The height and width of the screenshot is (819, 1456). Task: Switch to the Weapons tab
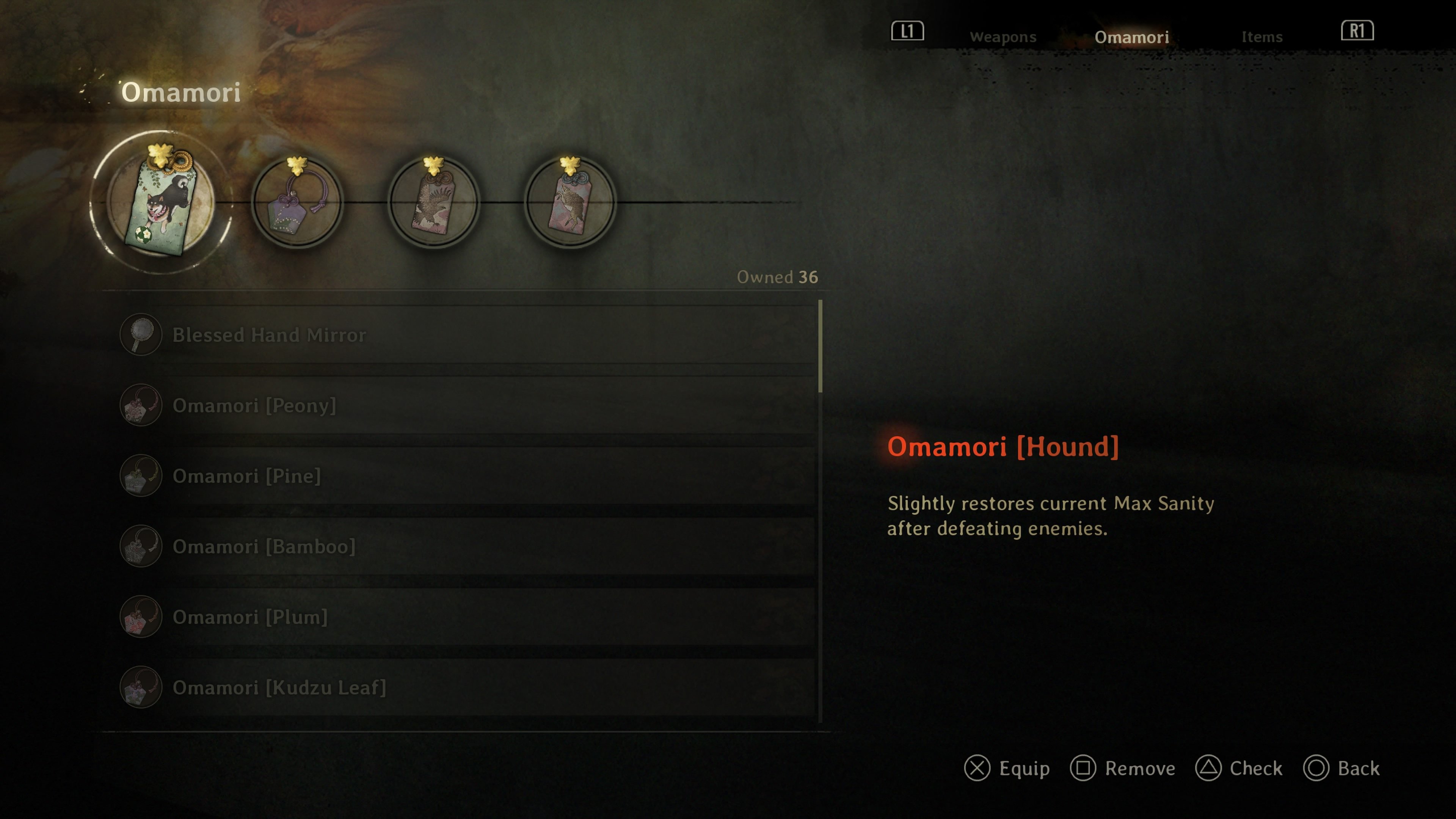pos(1003,37)
